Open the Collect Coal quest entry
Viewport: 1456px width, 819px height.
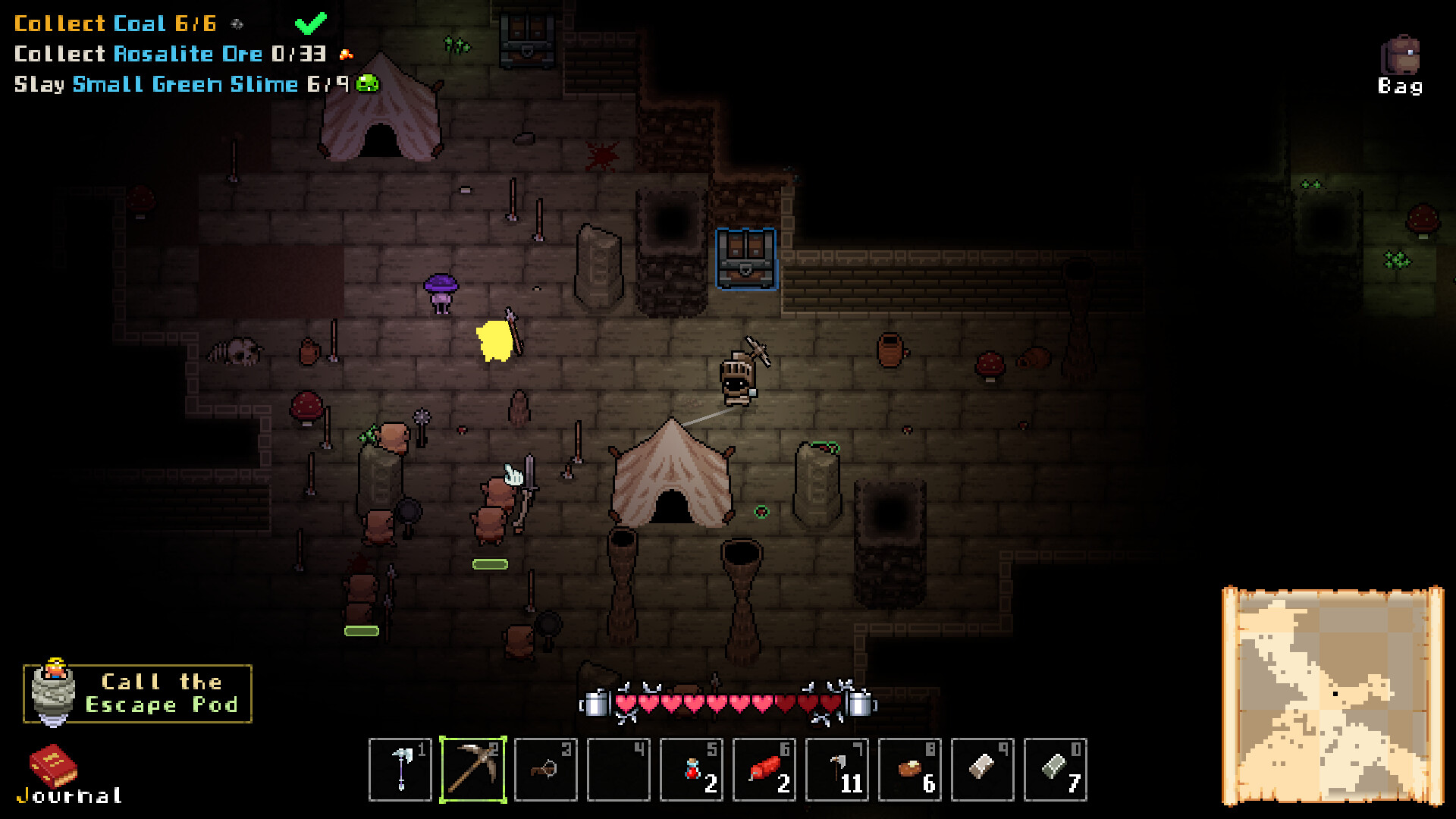[114, 24]
